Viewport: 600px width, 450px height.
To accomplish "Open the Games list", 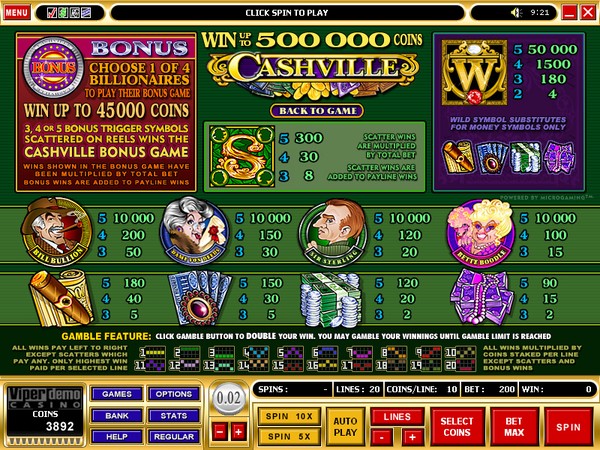I will (x=116, y=394).
